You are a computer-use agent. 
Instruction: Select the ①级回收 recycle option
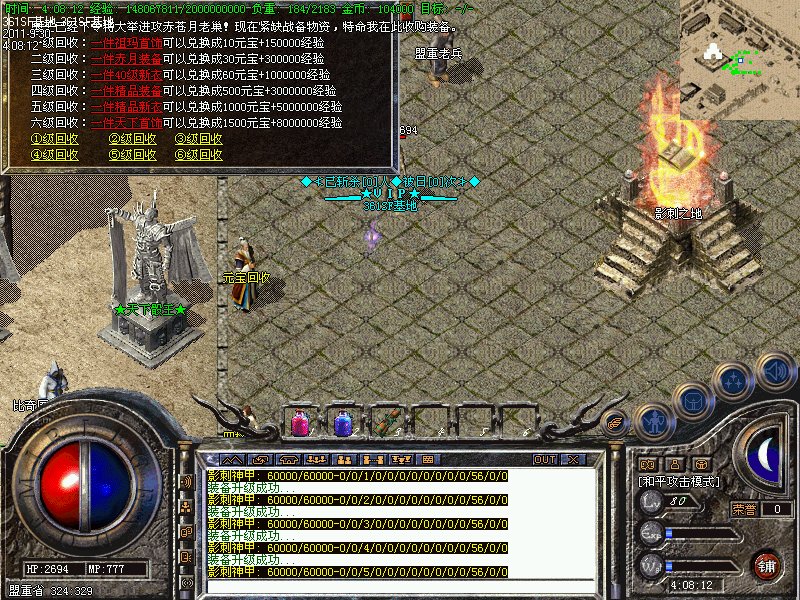[54, 140]
